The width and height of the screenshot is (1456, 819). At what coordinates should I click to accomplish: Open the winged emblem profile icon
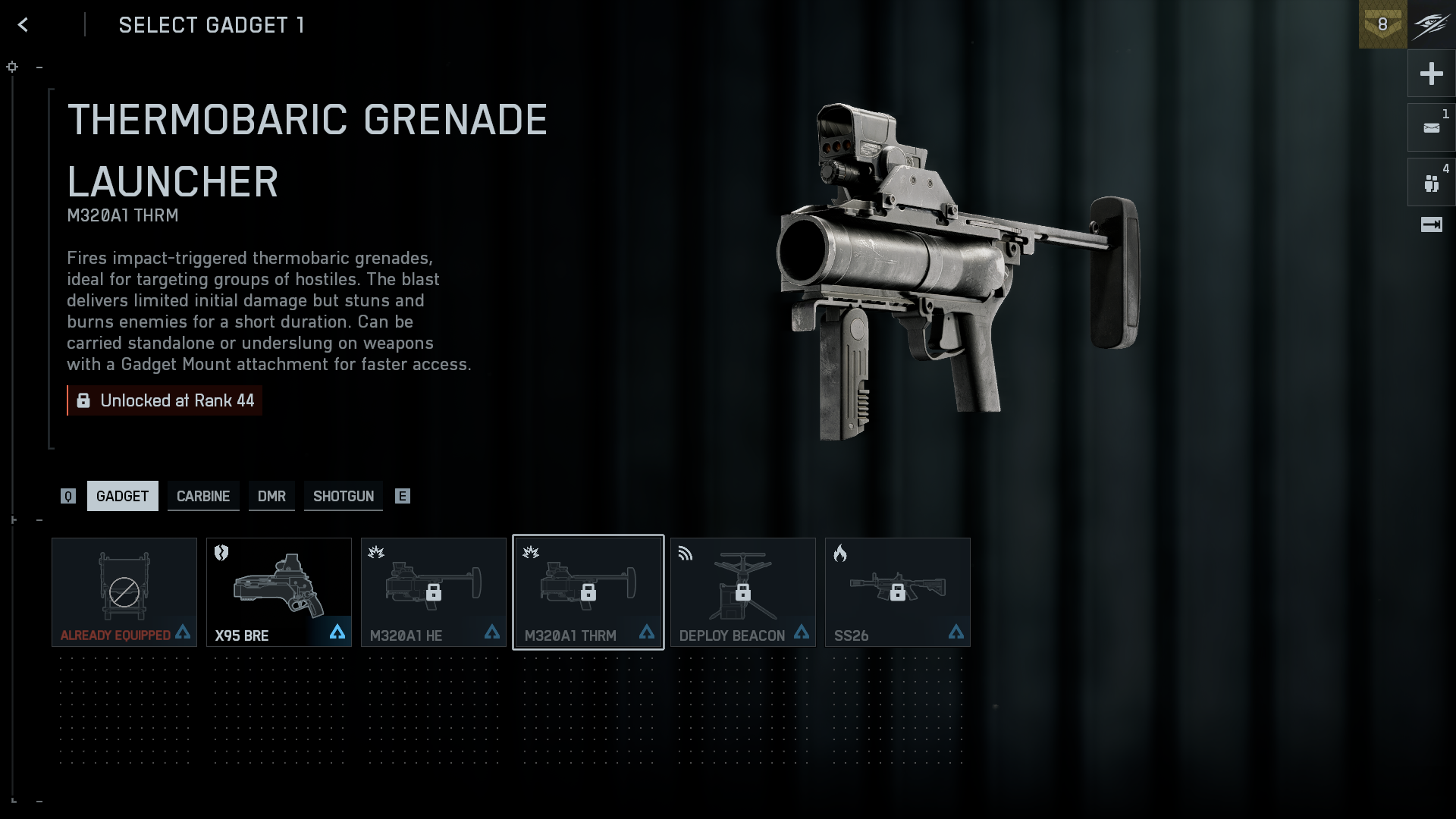1431,24
